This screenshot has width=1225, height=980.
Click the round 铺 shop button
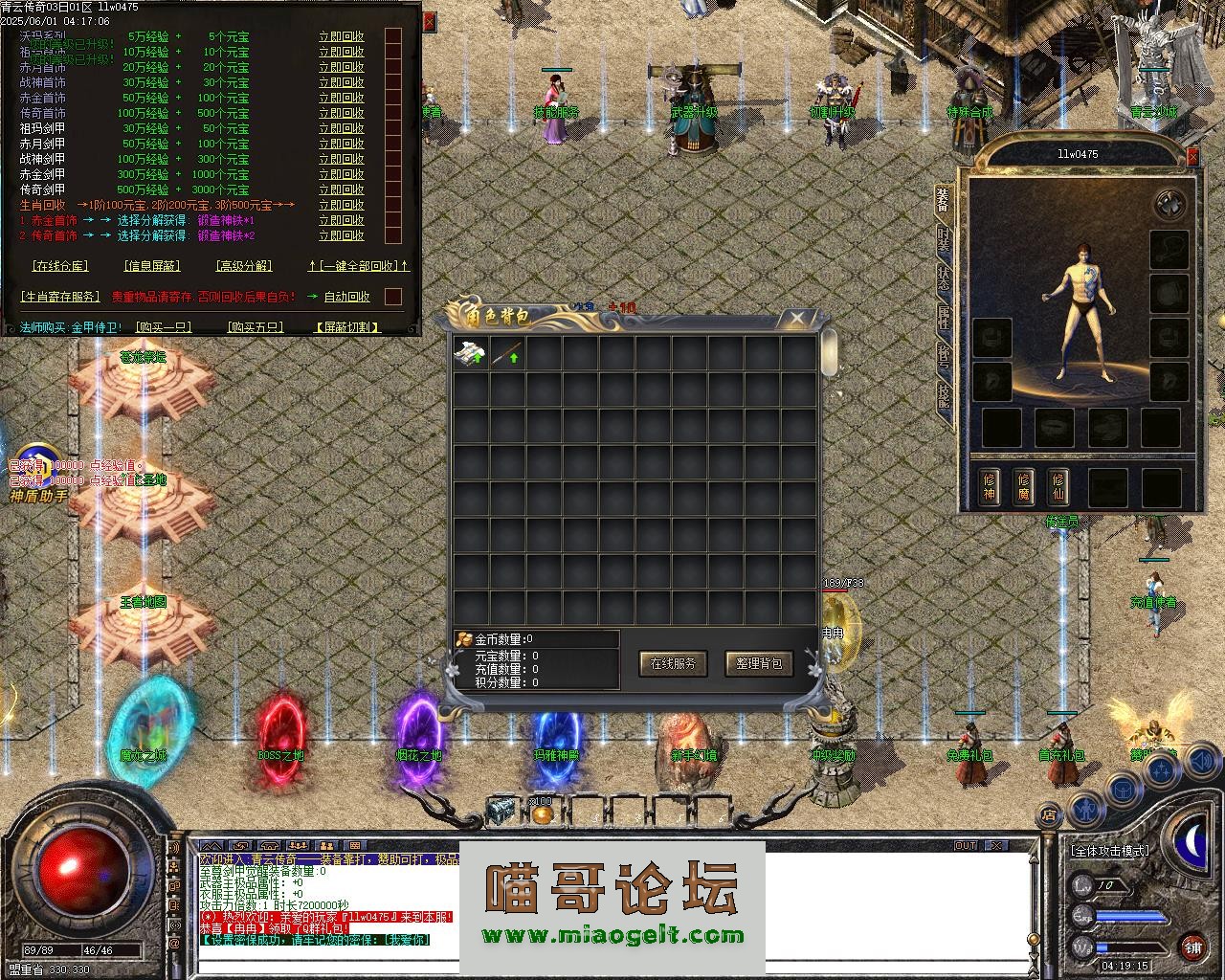pyautogui.click(x=1192, y=948)
